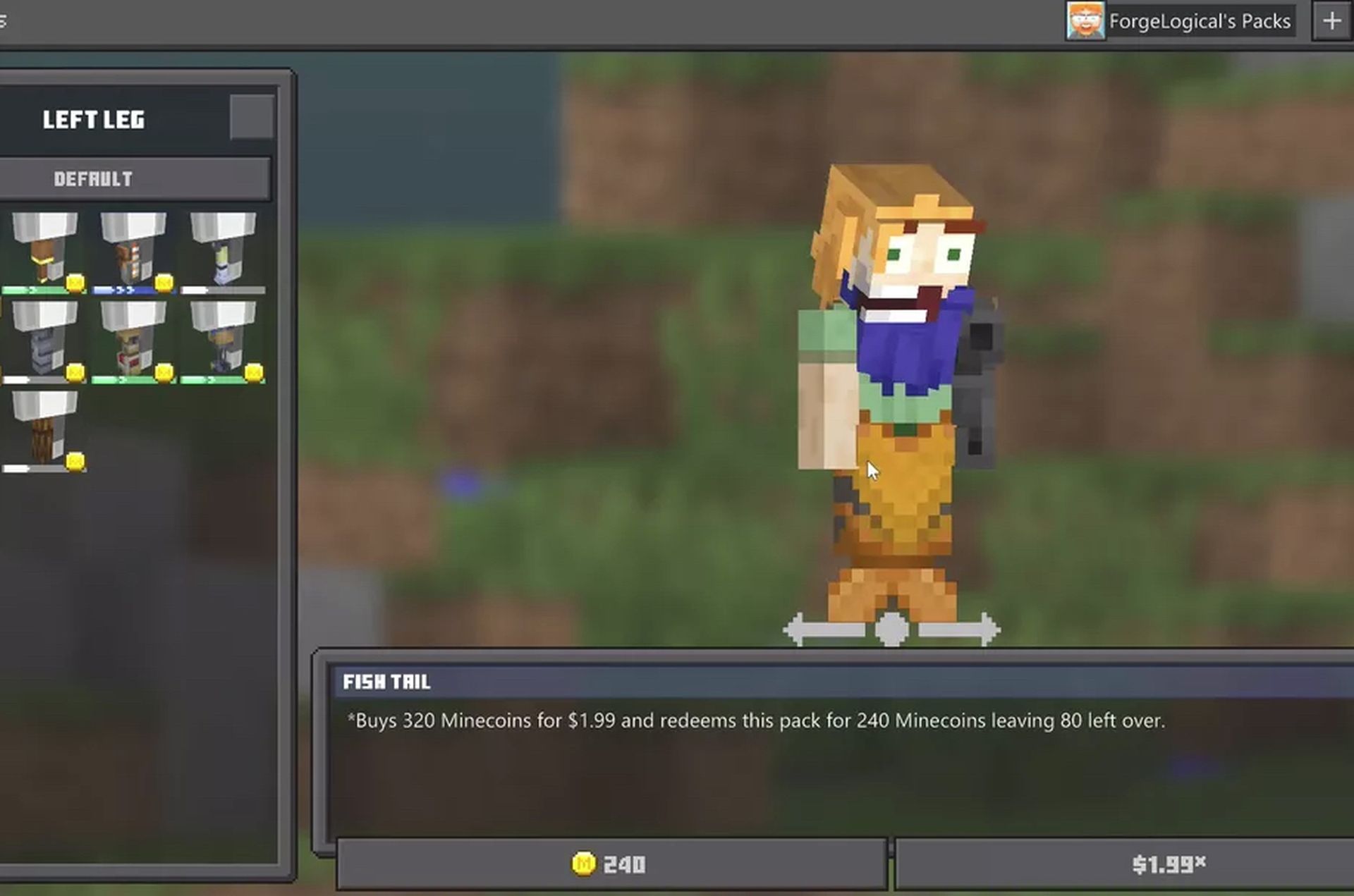This screenshot has width=1354, height=896.
Task: Click the center rotation handle below the character
Action: 892,628
